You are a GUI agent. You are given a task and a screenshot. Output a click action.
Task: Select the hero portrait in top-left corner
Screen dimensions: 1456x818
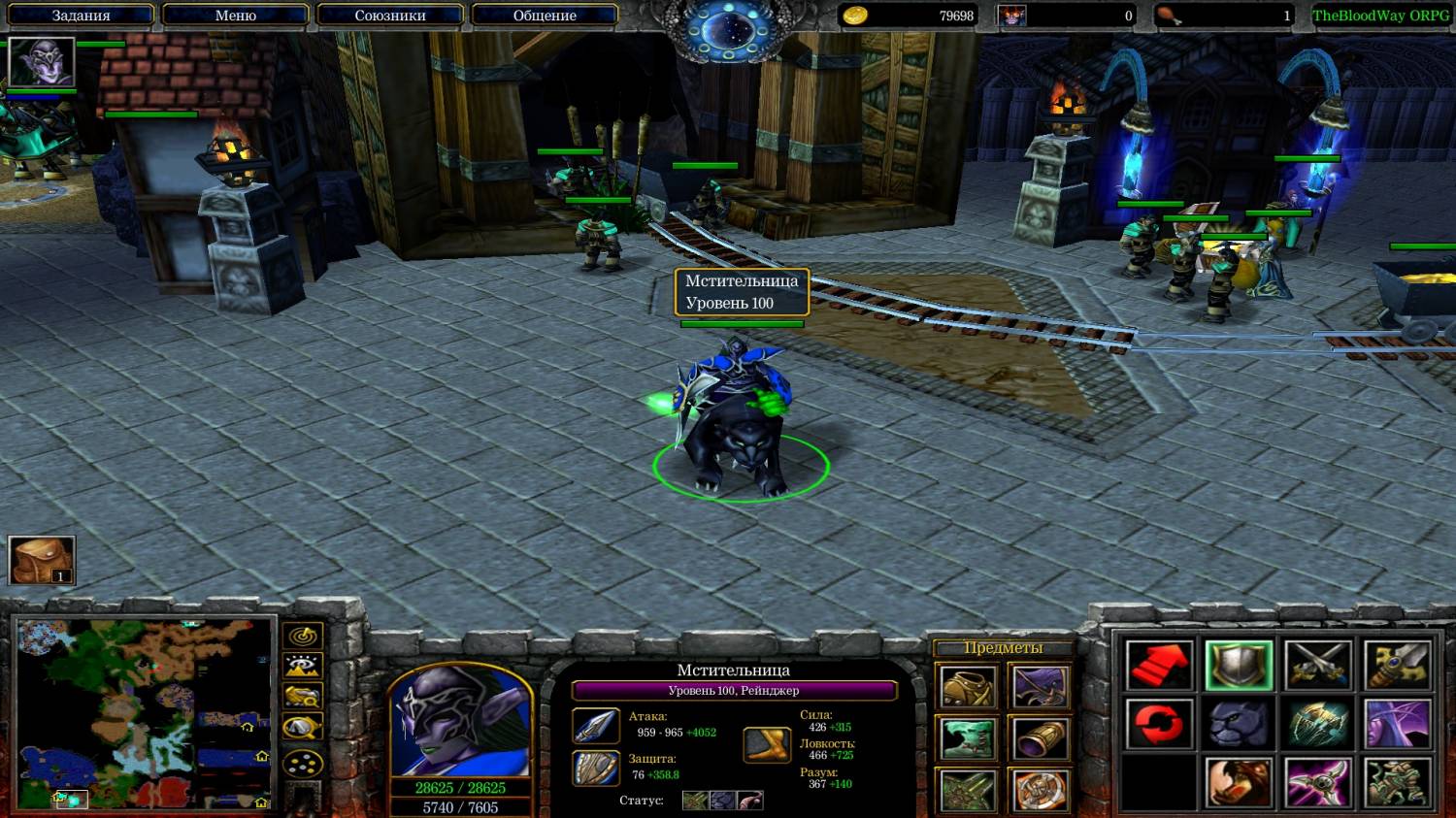point(41,62)
